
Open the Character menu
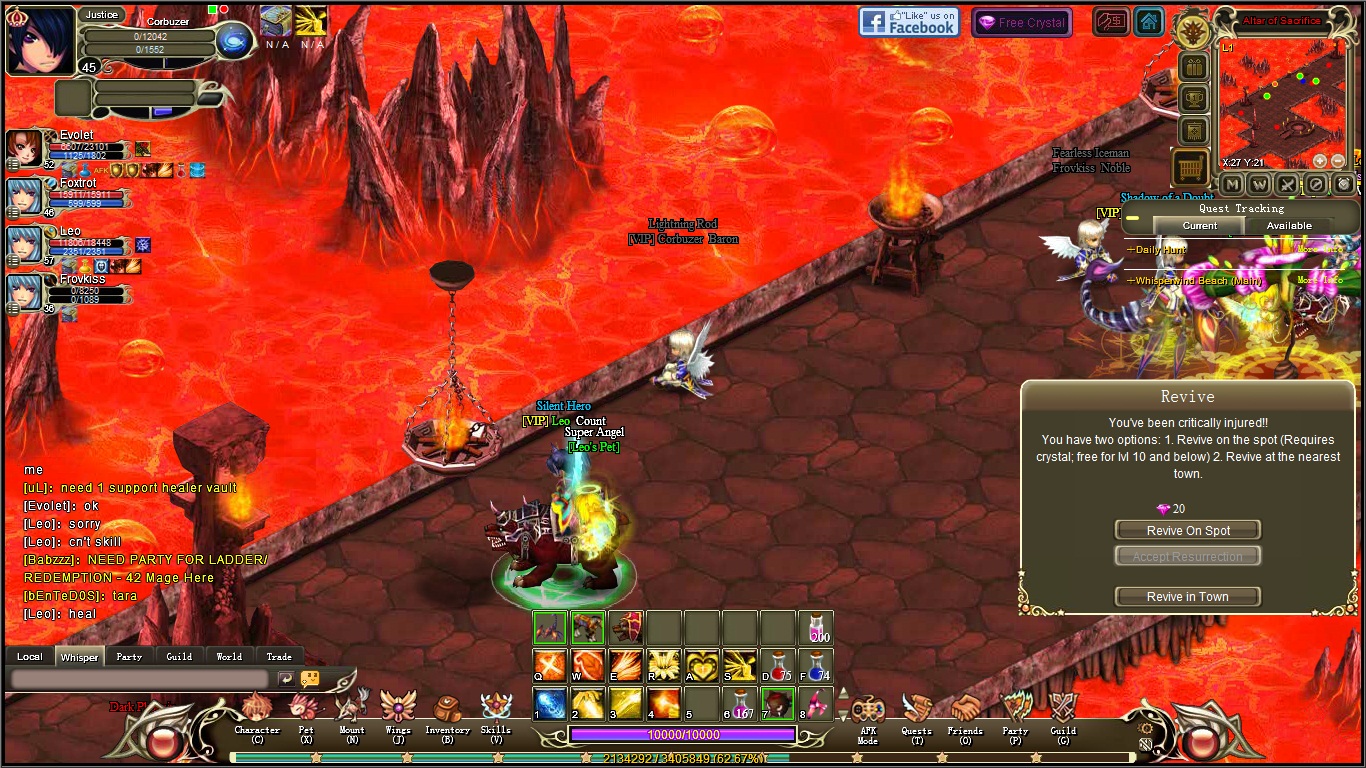pyautogui.click(x=257, y=712)
